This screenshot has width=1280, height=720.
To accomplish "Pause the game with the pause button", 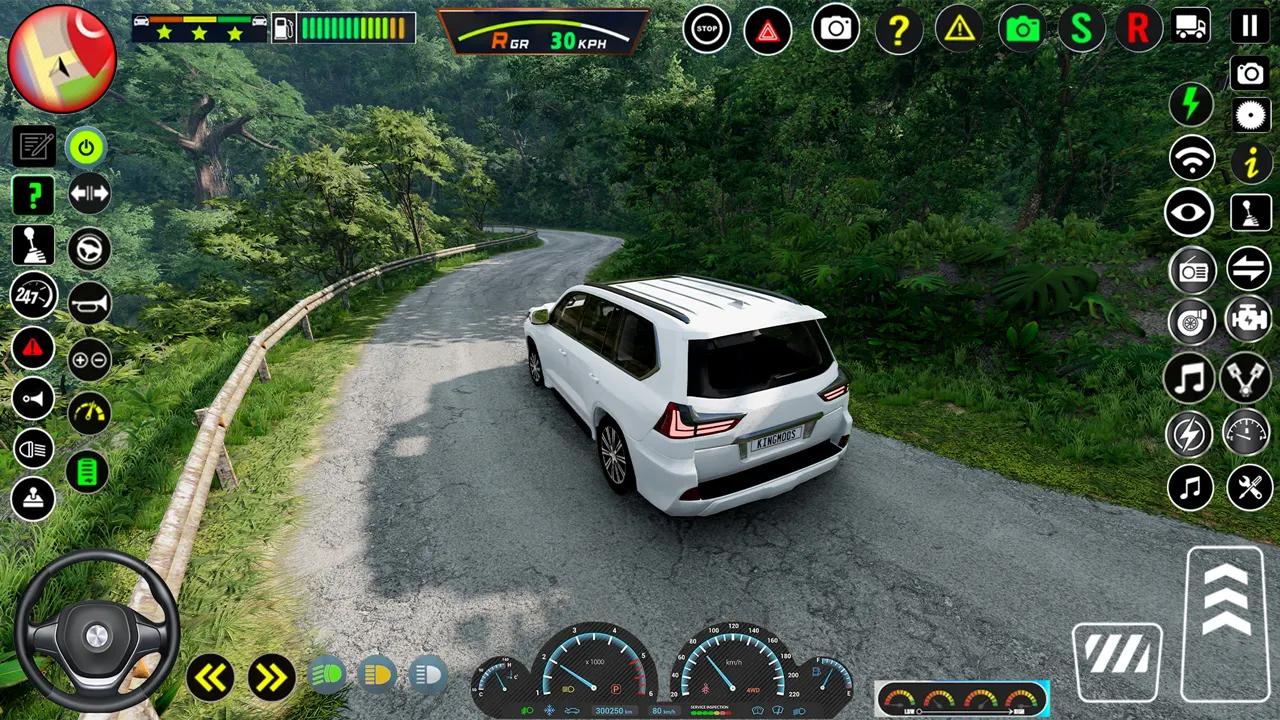I will [x=1250, y=27].
